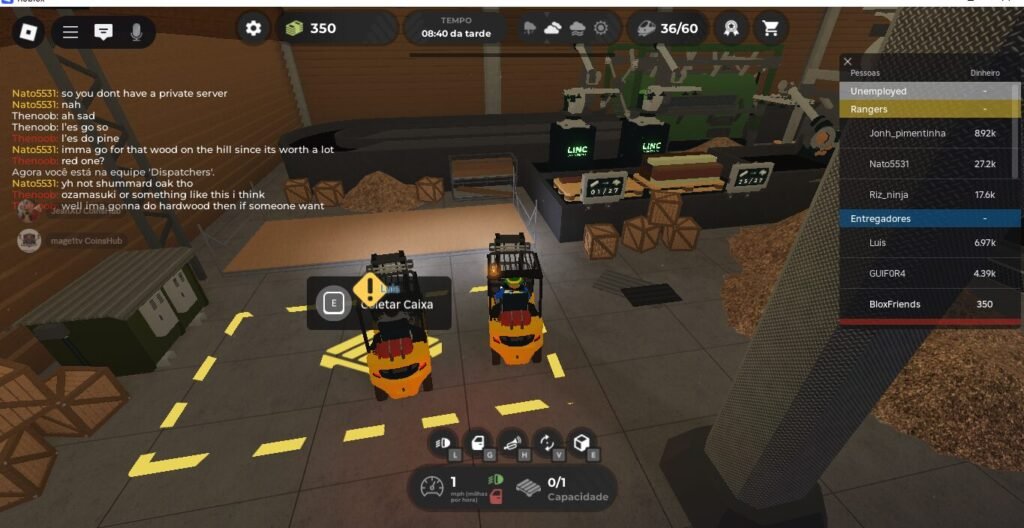Activate the circular arrows flip button
Screen dimensions: 1024x528
pos(547,443)
